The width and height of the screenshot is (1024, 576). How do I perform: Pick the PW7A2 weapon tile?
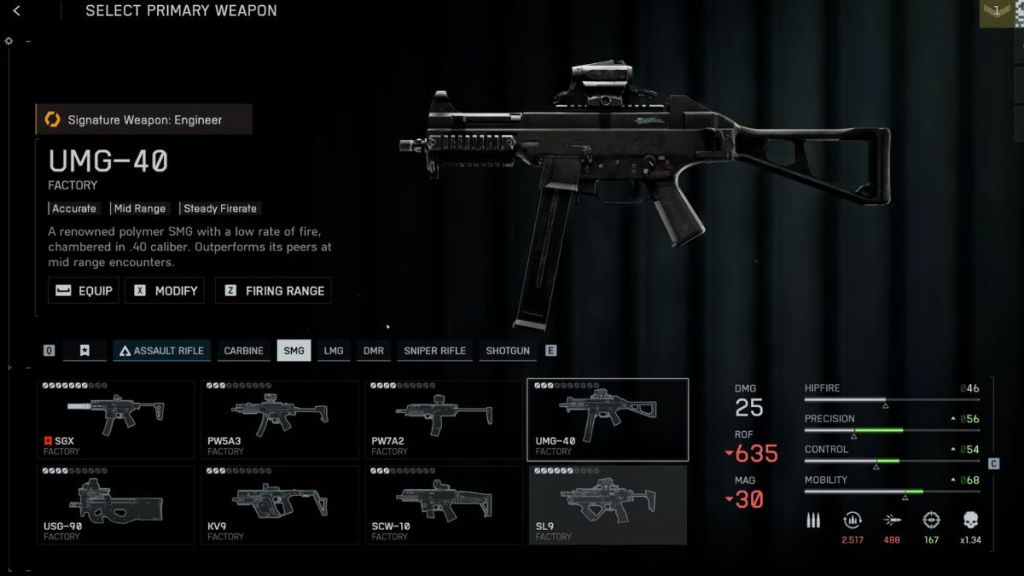pyautogui.click(x=444, y=419)
